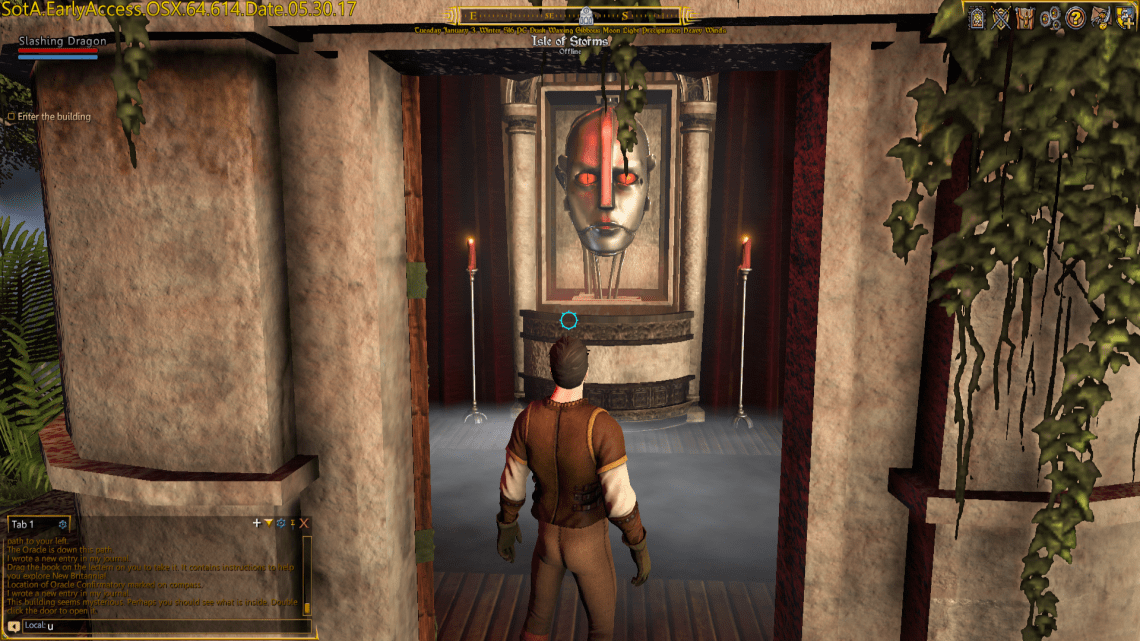
Task: Close the chat window
Action: (304, 523)
